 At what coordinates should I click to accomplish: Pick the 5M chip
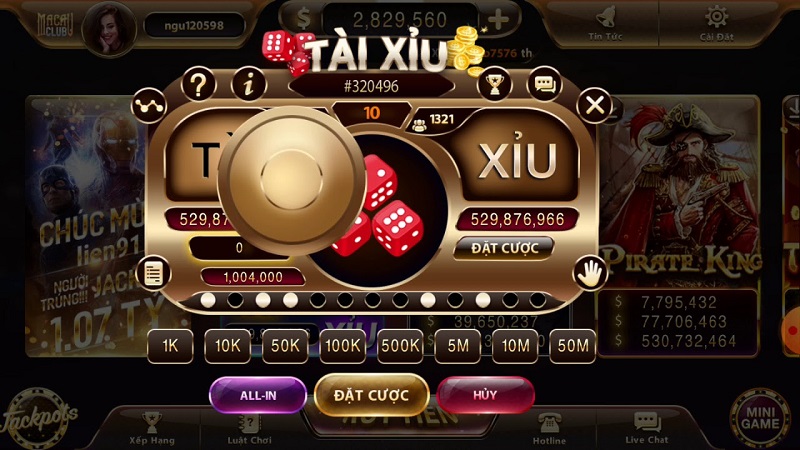click(459, 346)
